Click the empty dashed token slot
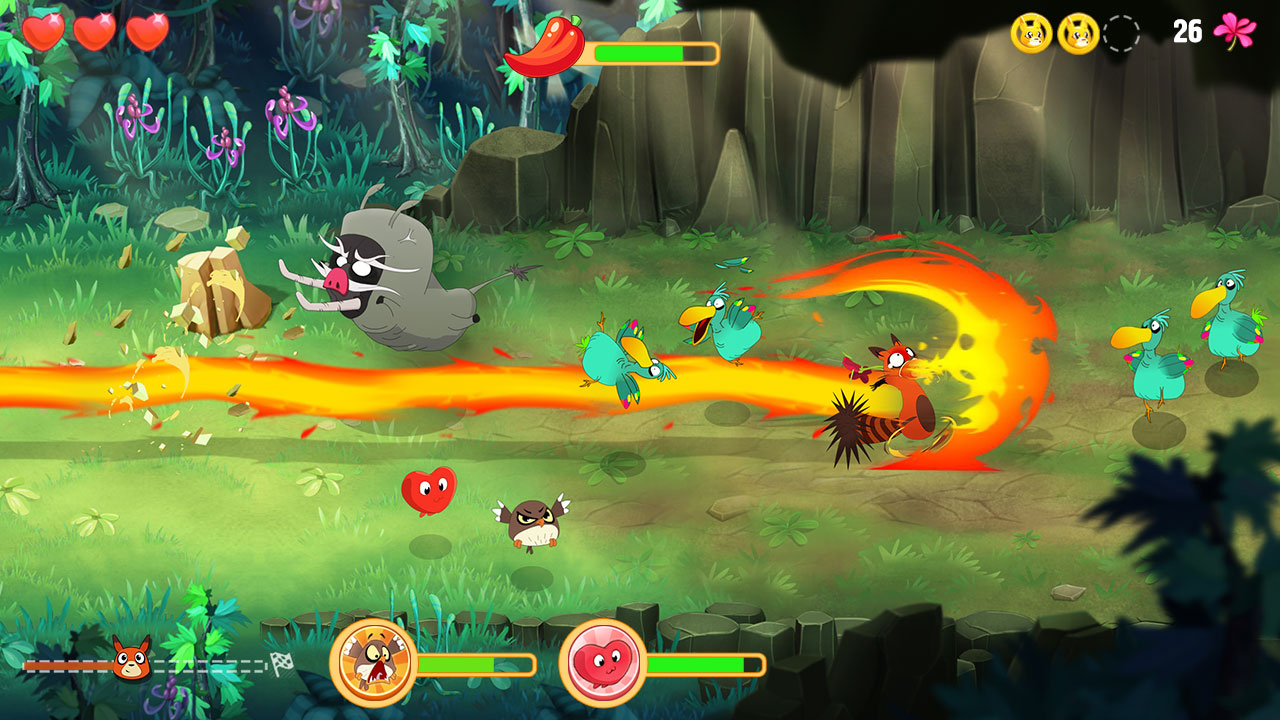 [x=1121, y=33]
